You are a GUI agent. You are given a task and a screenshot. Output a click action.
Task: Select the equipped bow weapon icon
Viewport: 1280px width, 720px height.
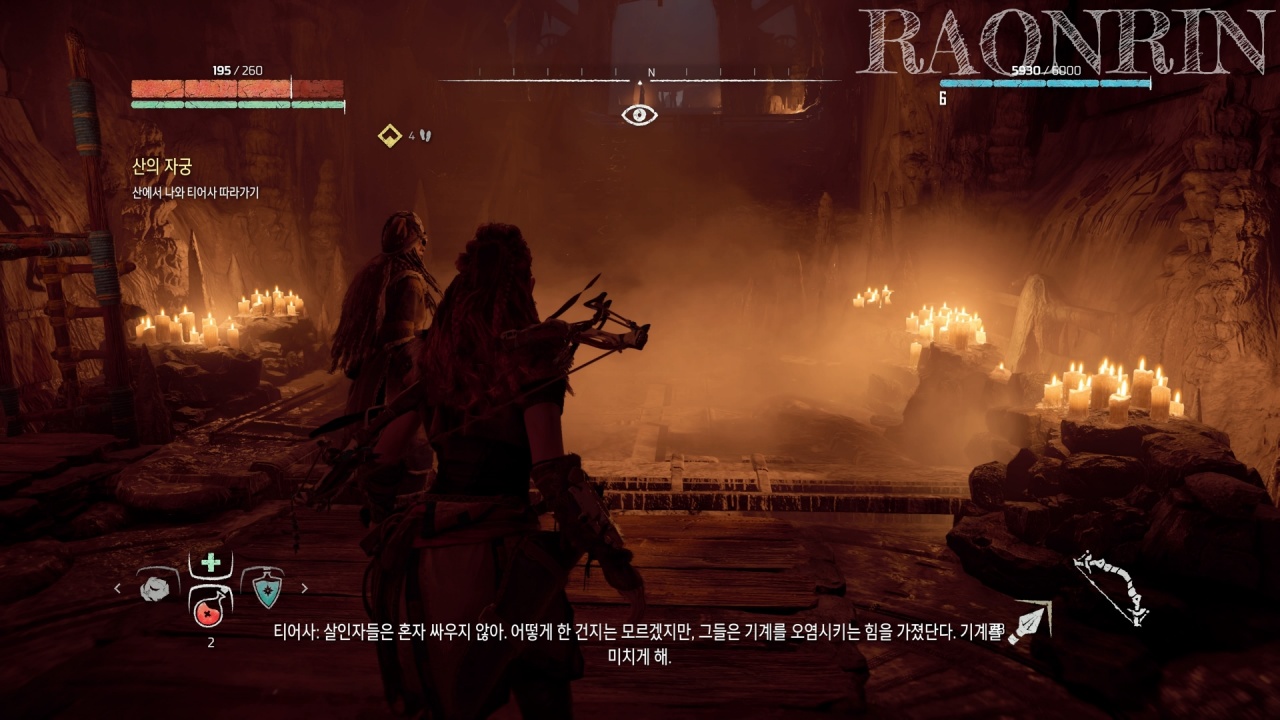point(1110,588)
